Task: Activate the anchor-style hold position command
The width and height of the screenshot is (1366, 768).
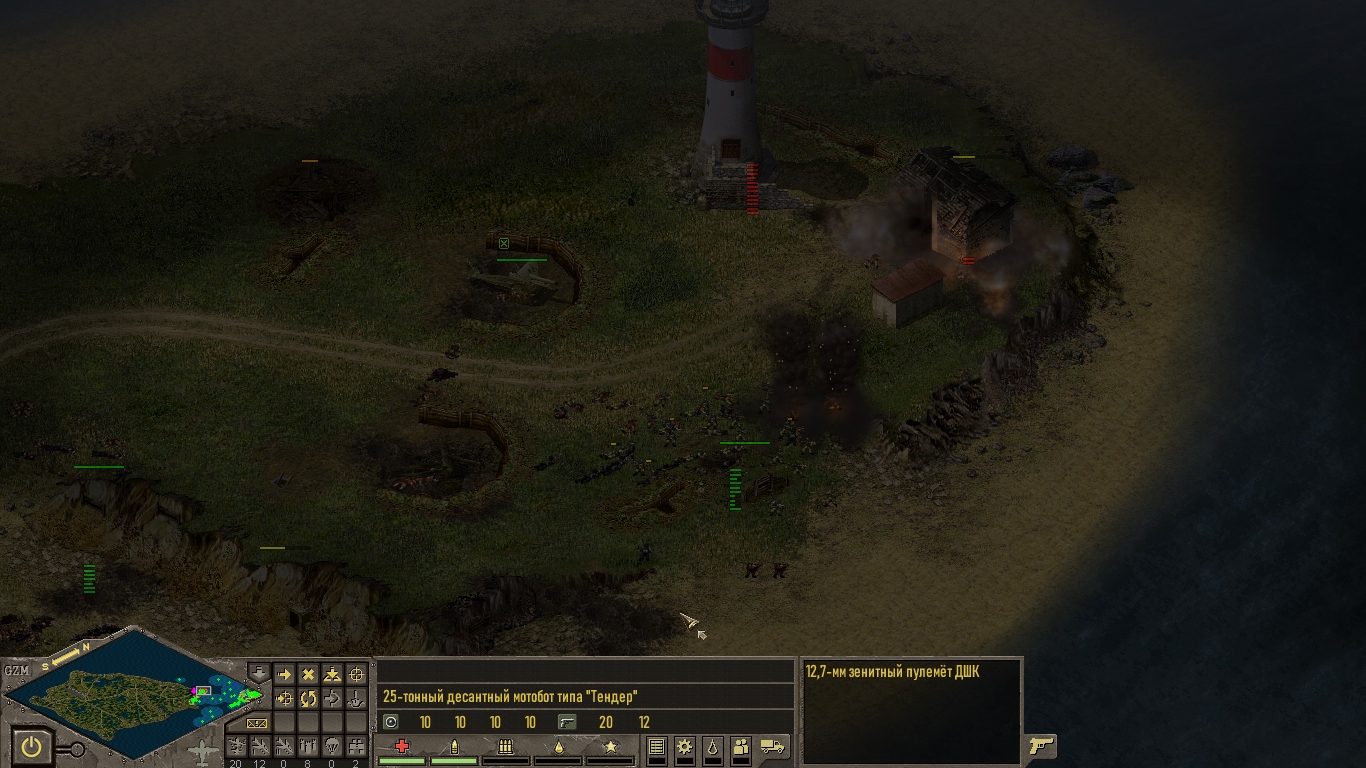Action: (x=357, y=698)
